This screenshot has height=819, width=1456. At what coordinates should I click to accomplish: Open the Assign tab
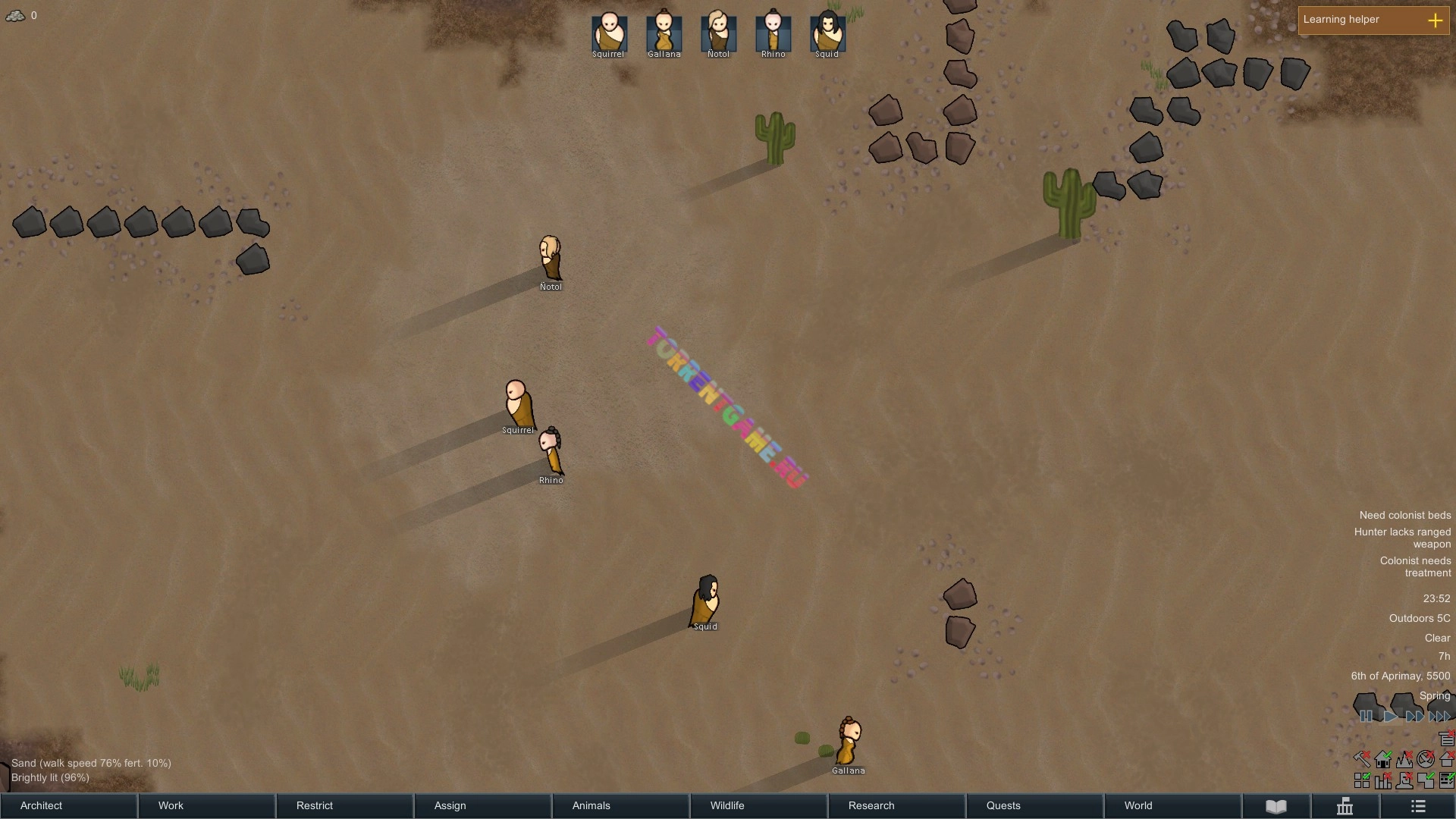coord(482,805)
